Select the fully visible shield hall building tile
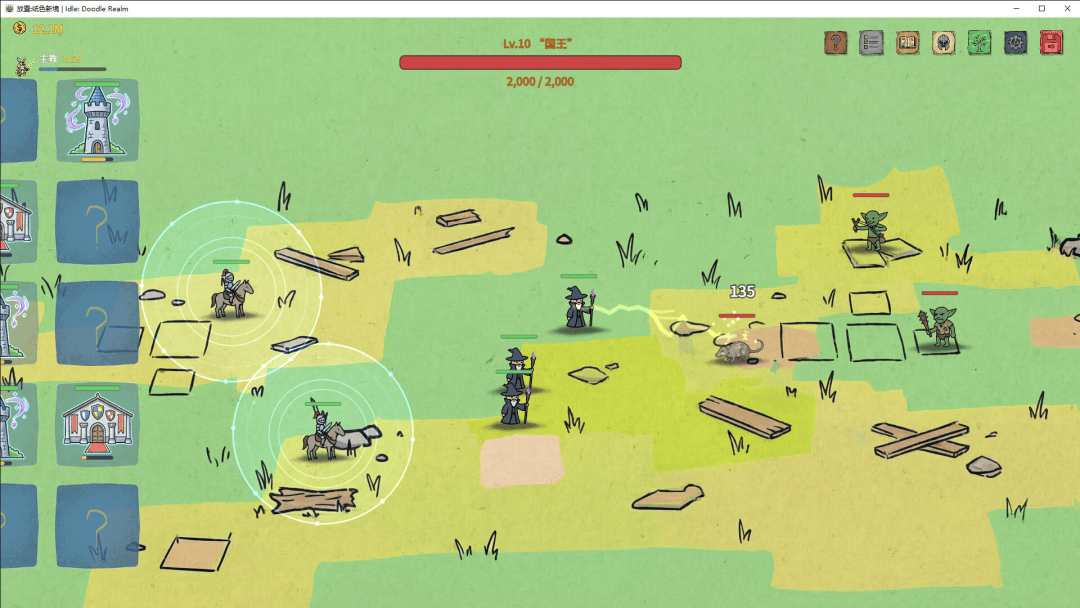This screenshot has height=608, width=1080. 97,423
